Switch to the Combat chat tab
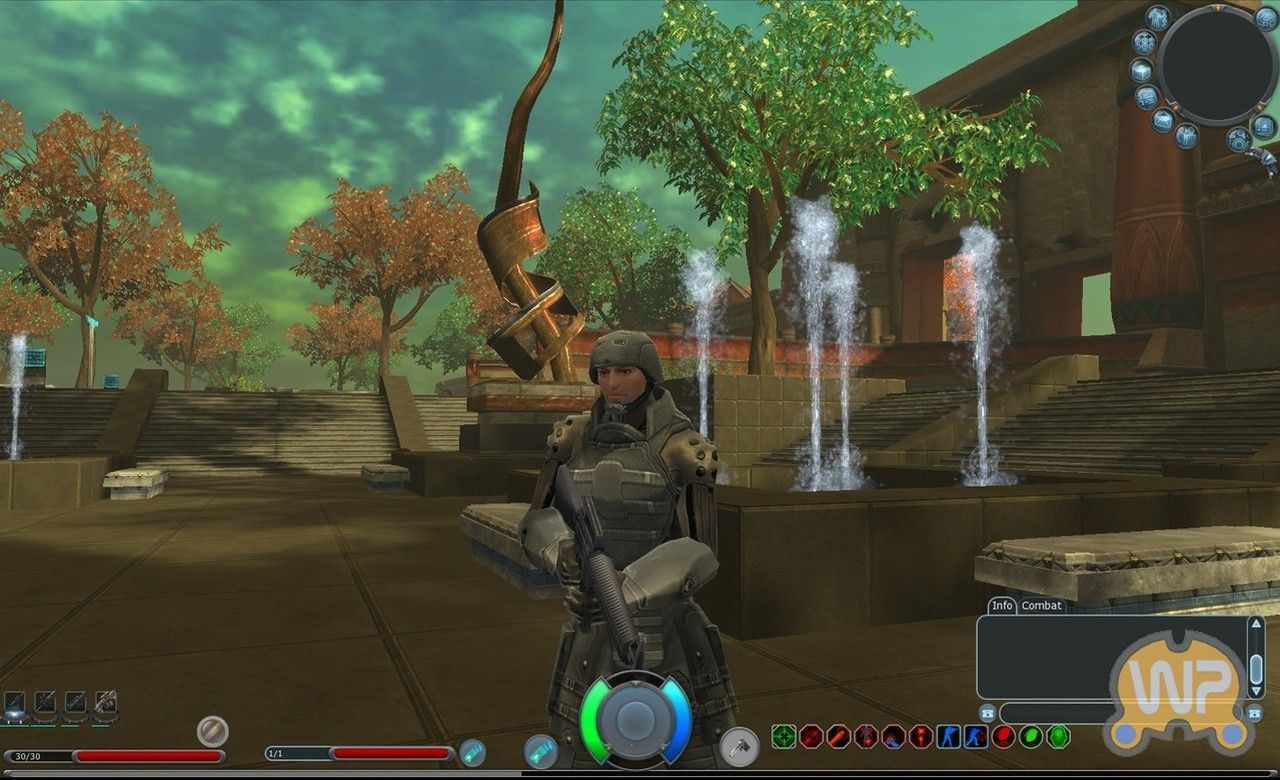 click(x=1041, y=605)
